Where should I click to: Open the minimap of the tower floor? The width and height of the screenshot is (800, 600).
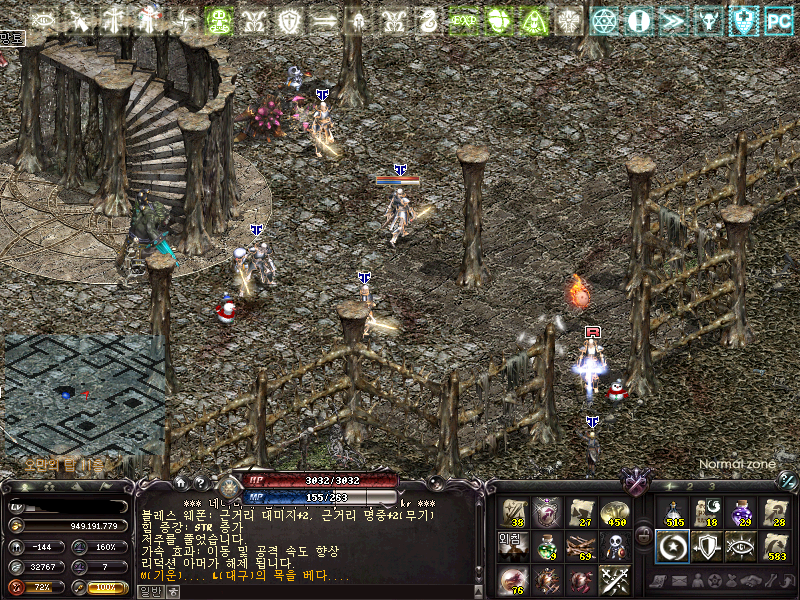coord(84,394)
